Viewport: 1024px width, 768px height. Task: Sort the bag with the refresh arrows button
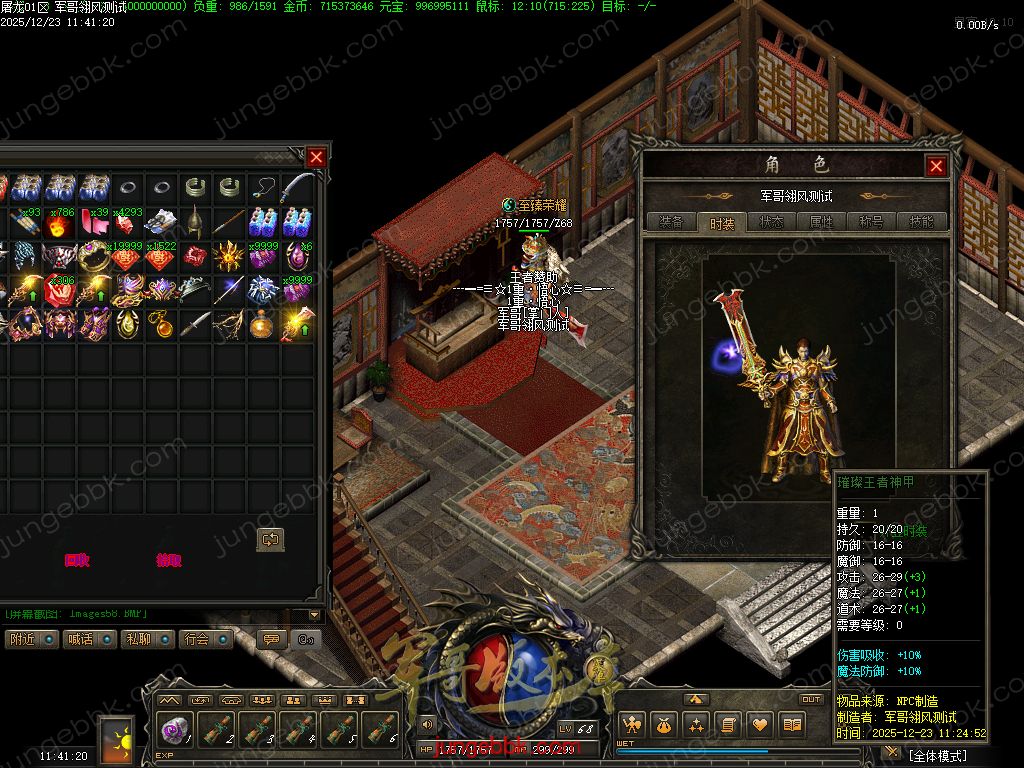tap(270, 539)
